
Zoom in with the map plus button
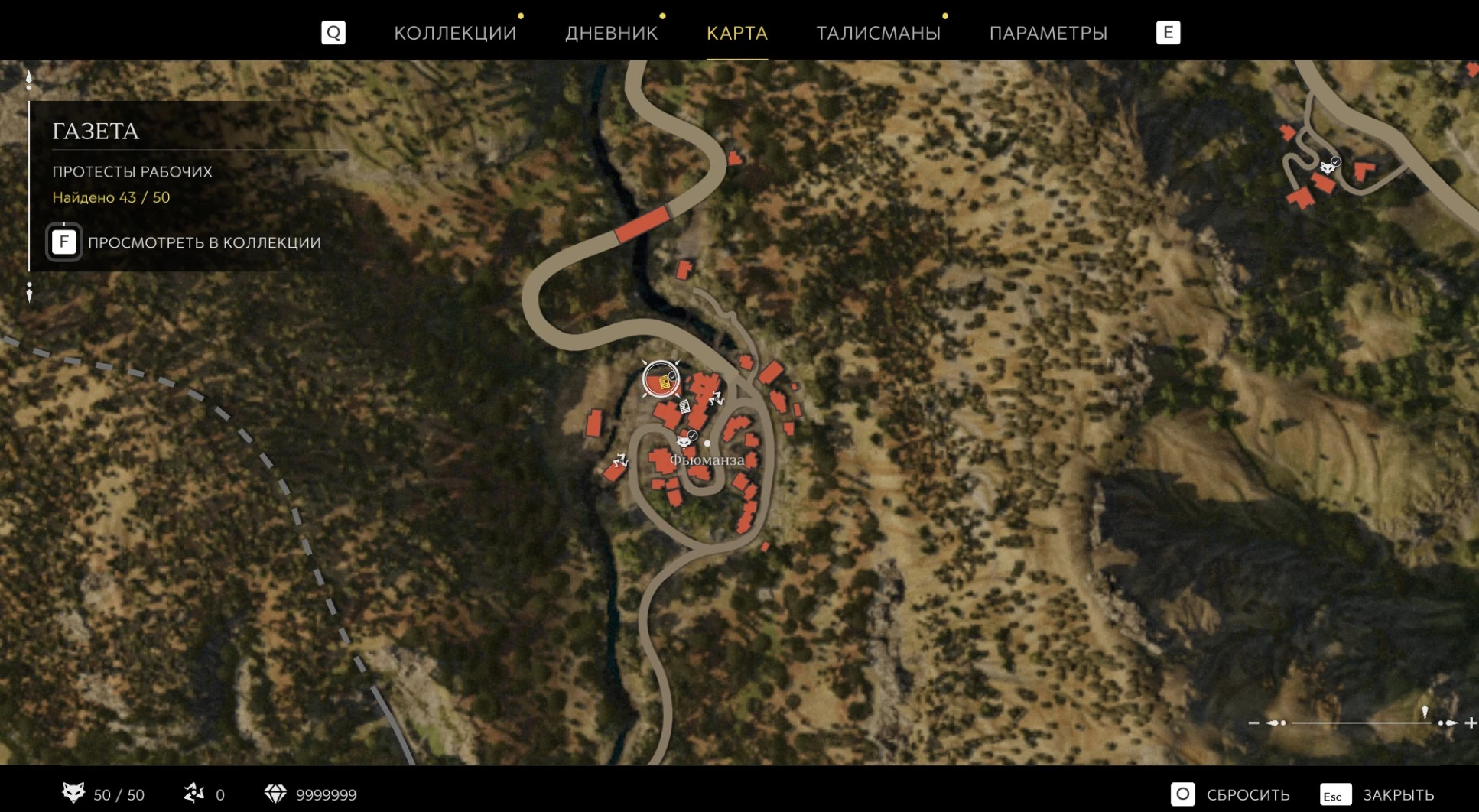[x=1471, y=723]
